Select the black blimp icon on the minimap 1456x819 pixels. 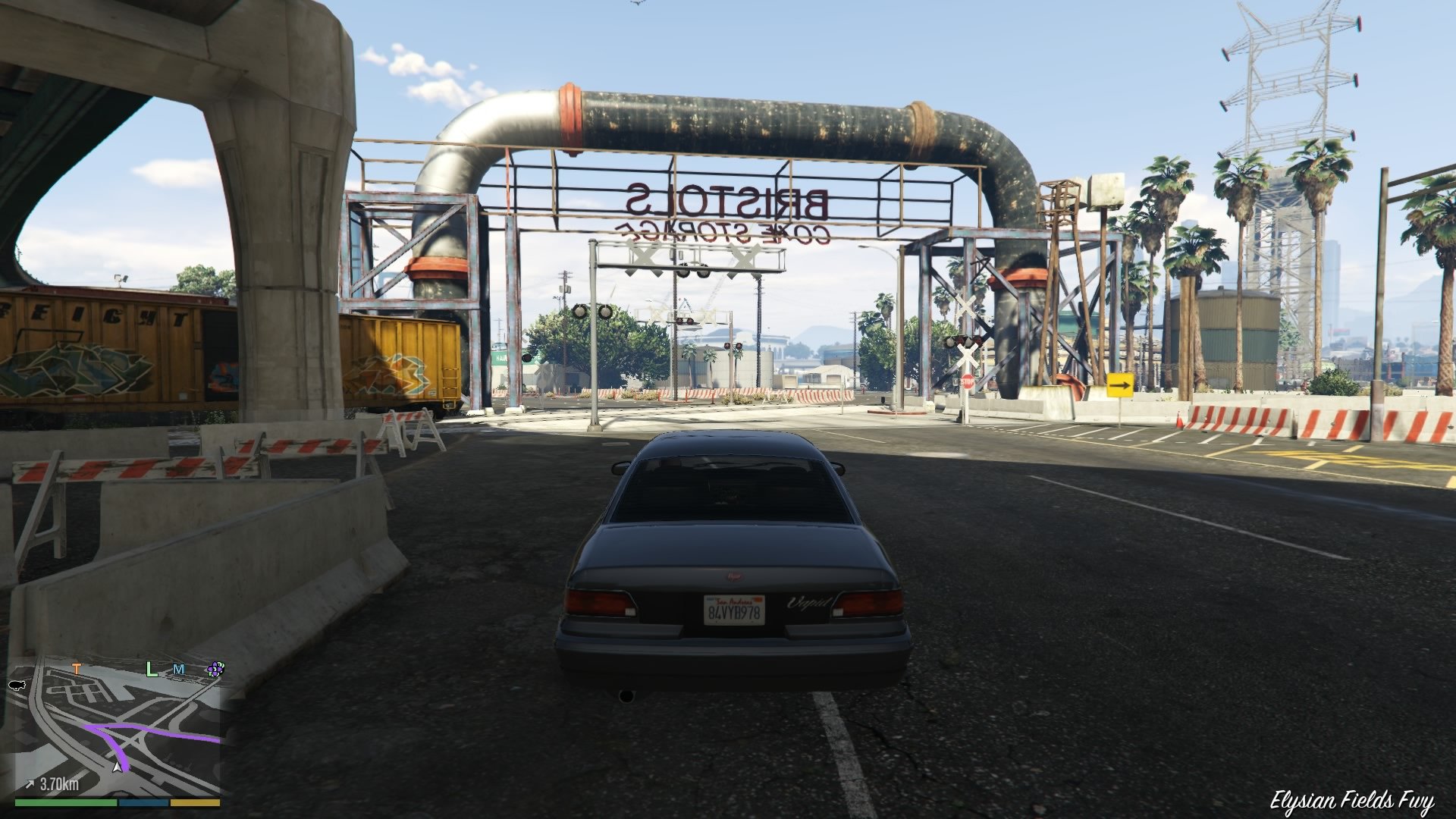[x=17, y=686]
